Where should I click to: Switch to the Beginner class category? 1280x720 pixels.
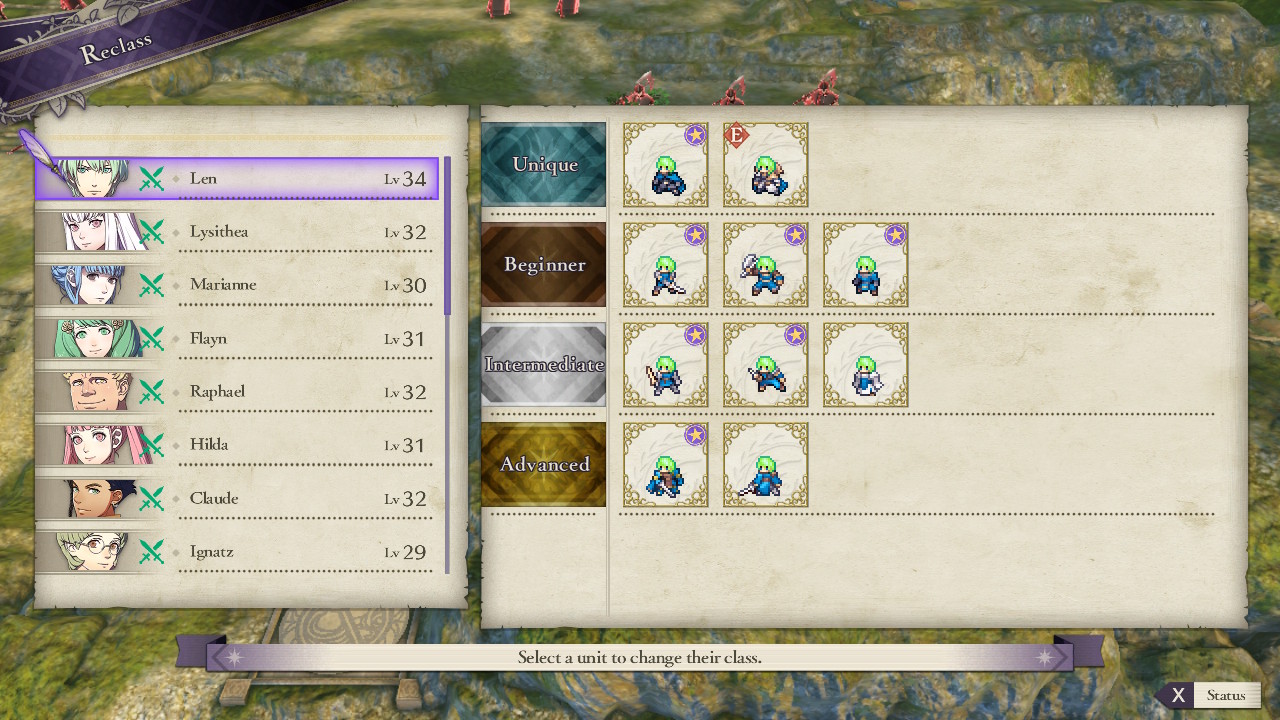(544, 265)
